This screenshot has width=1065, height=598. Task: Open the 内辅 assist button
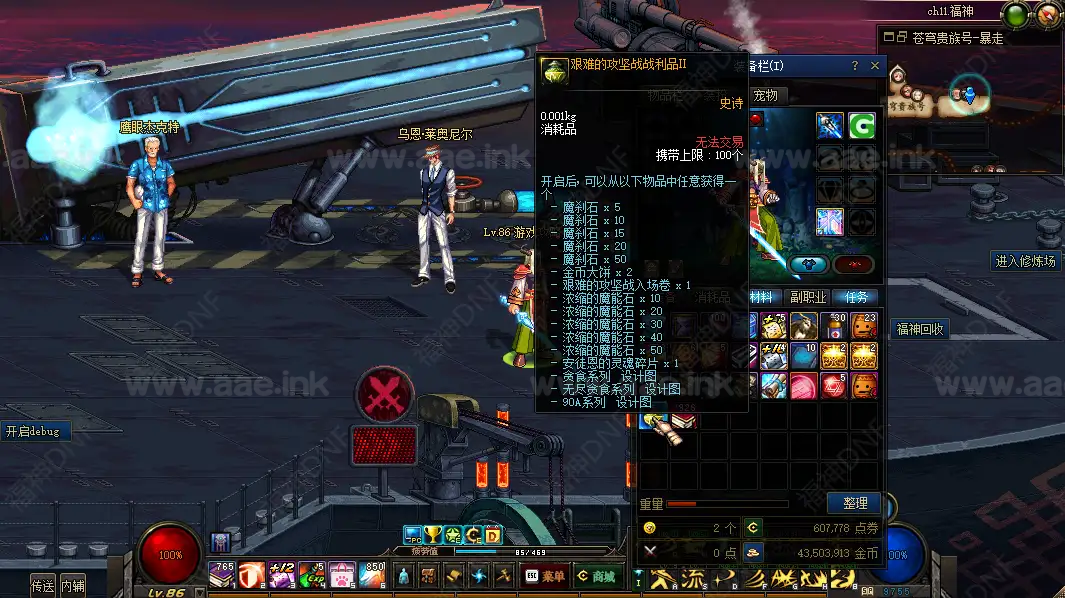pyautogui.click(x=73, y=586)
